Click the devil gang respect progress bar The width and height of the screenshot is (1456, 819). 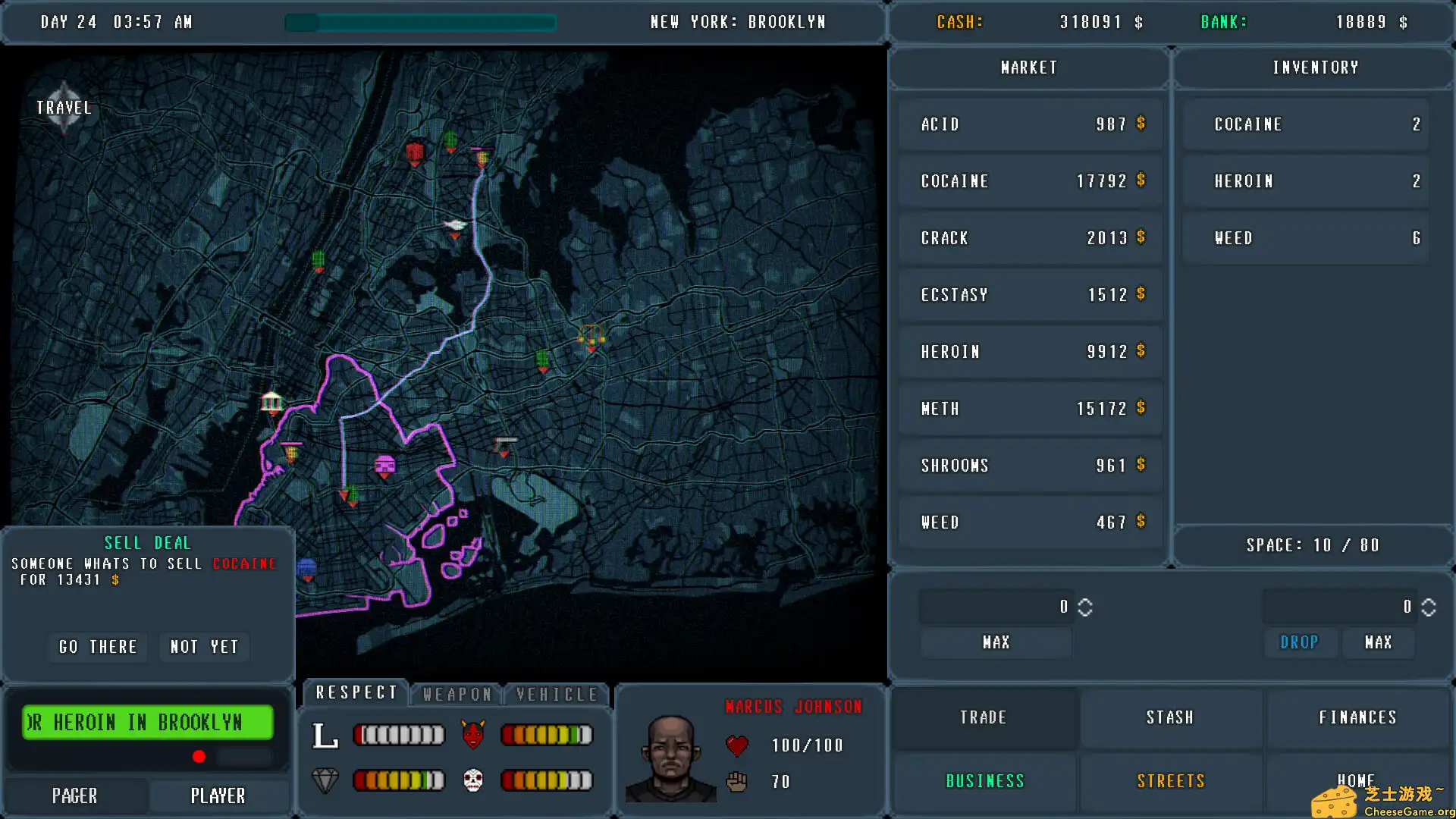pos(546,734)
